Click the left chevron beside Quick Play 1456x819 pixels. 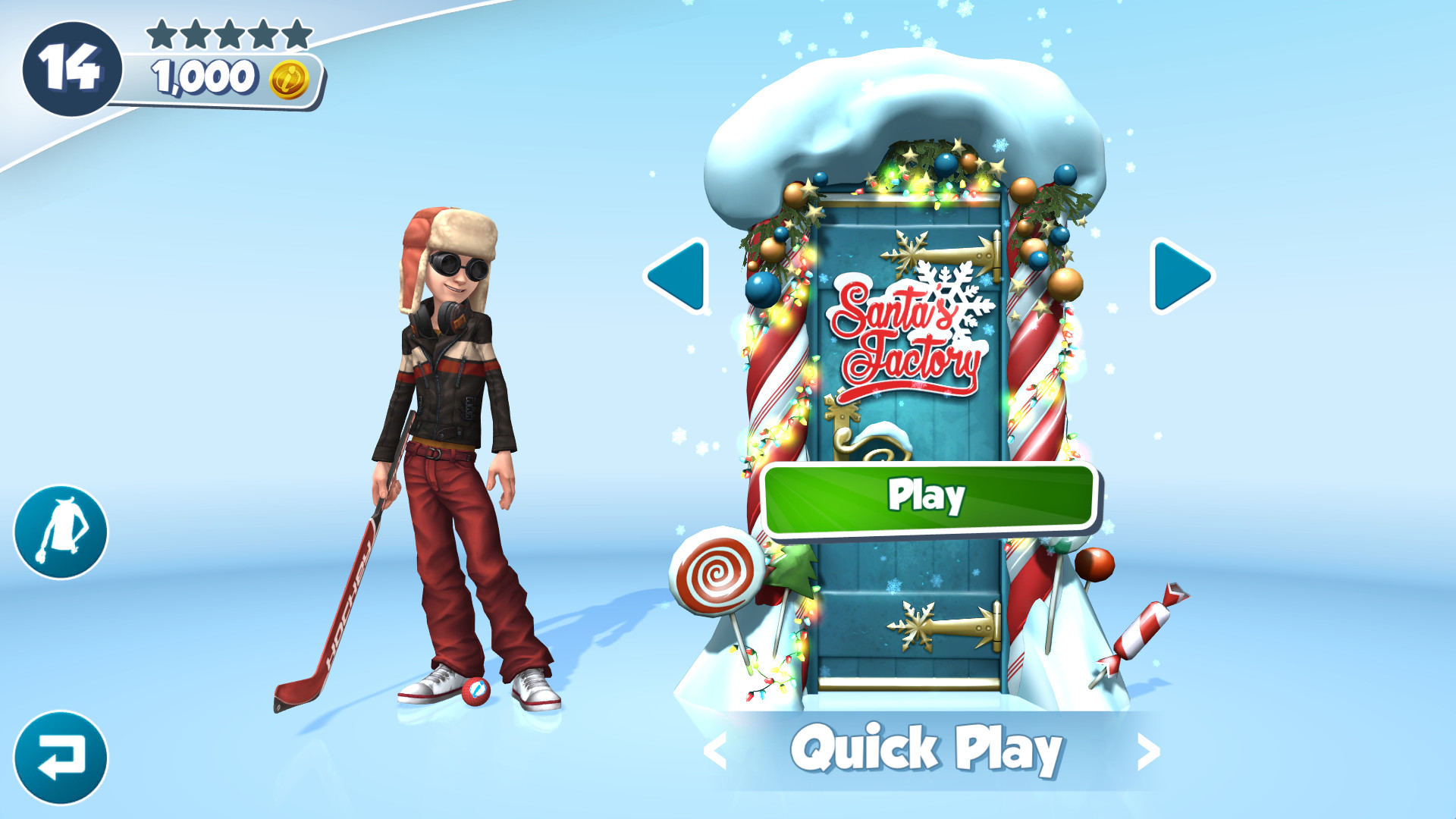point(717,751)
